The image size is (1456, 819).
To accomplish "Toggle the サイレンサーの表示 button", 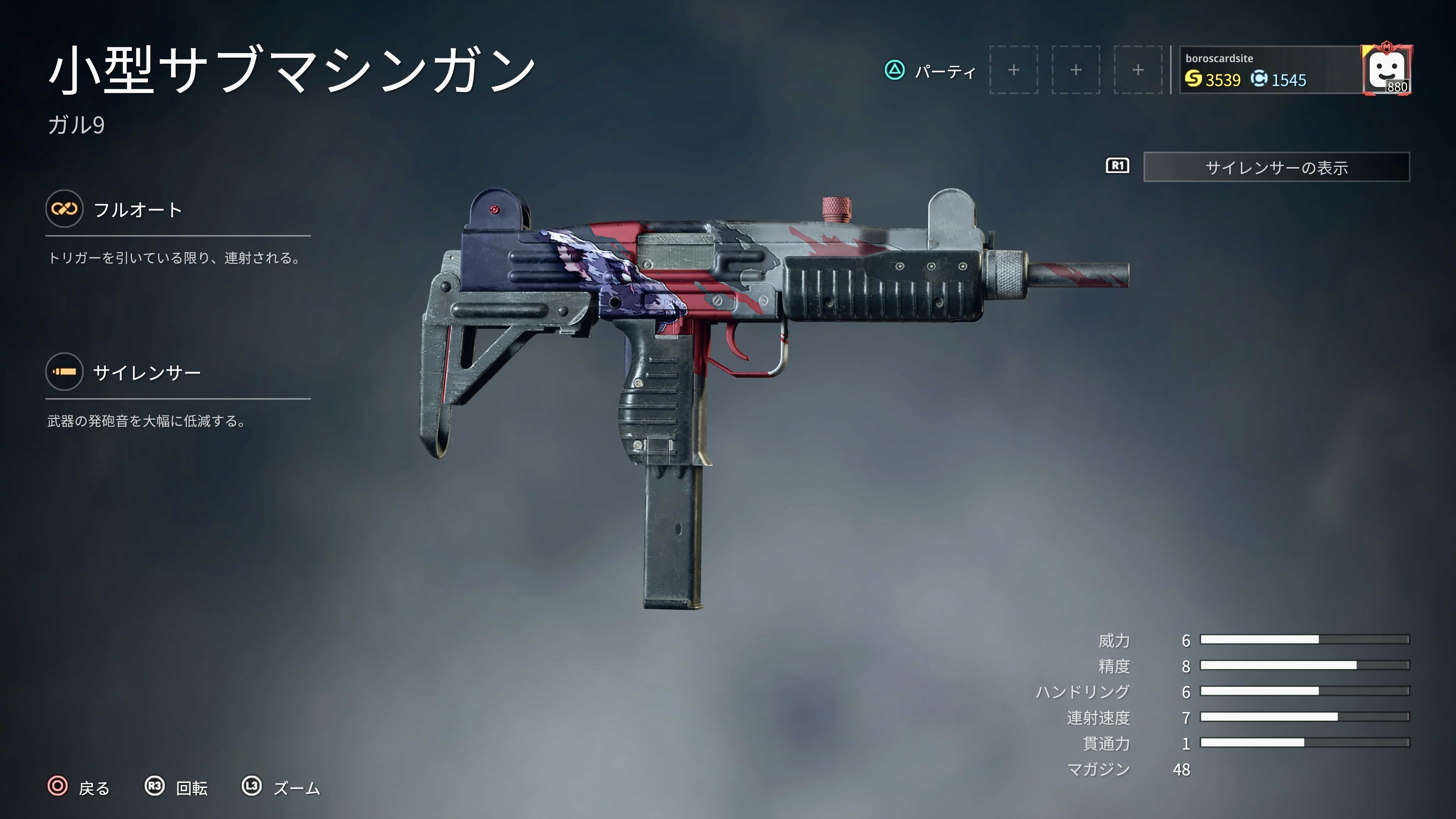I will tap(1276, 167).
